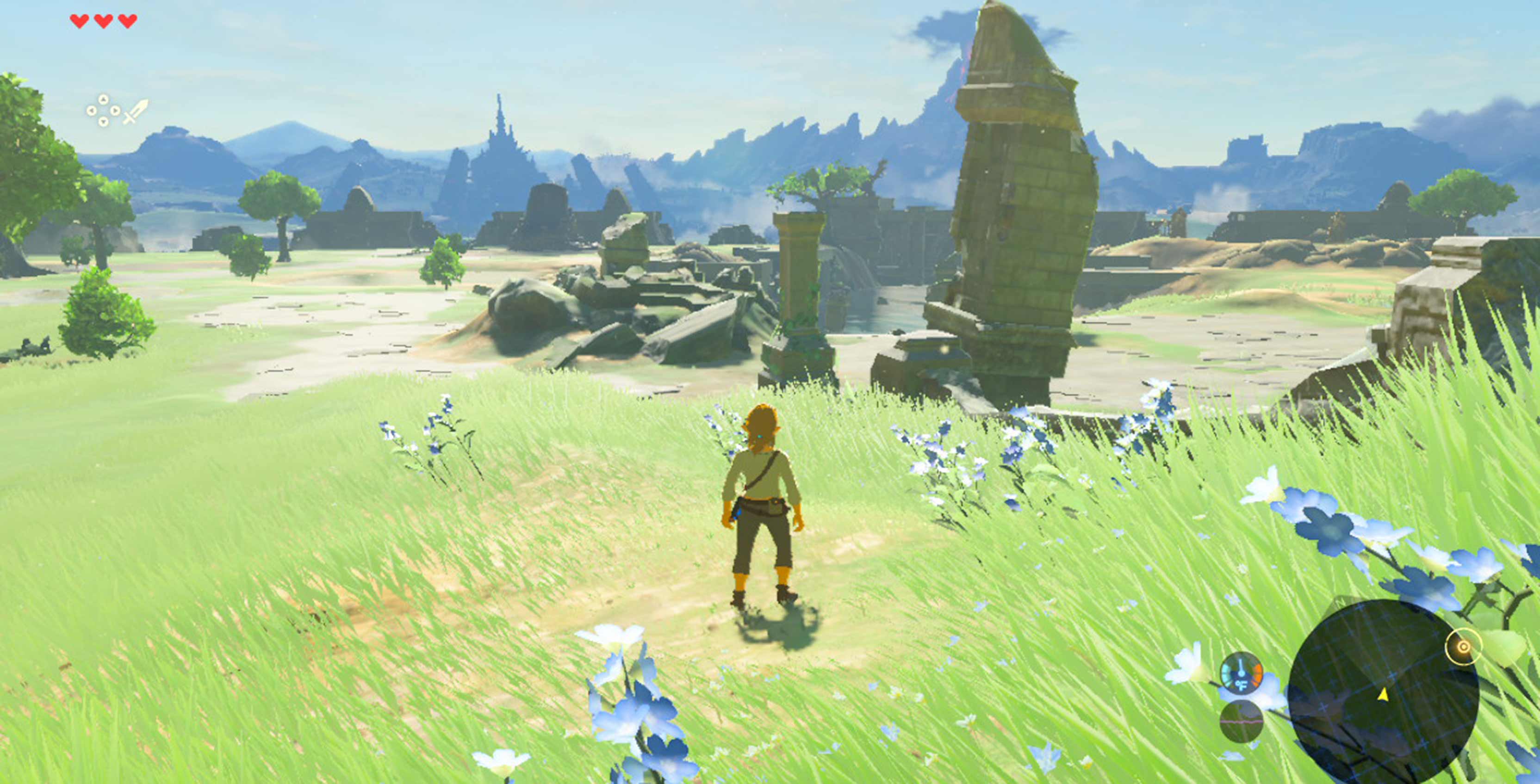Toggle the right D-pad arrow for weapon swap

(x=115, y=111)
